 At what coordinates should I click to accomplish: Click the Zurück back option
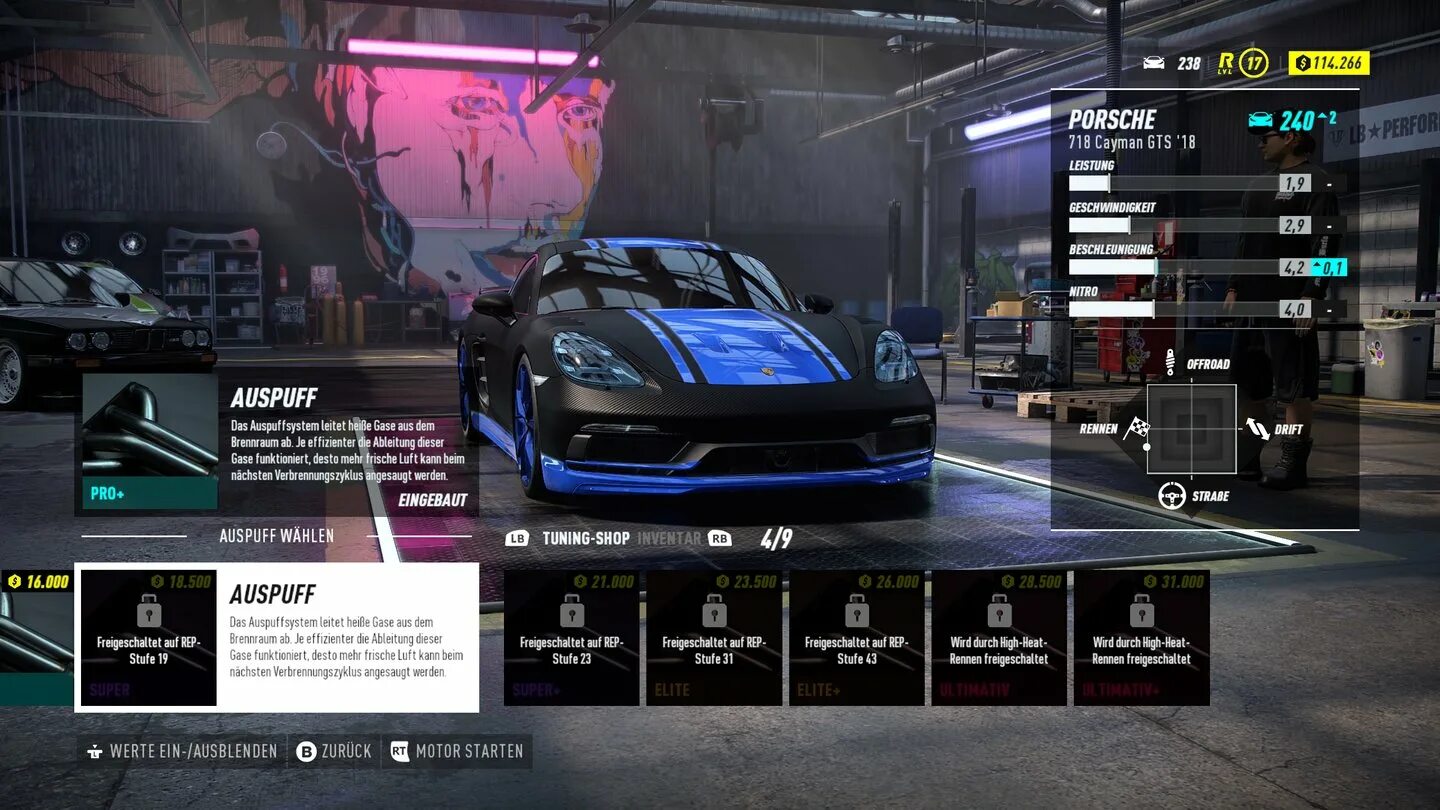point(335,751)
